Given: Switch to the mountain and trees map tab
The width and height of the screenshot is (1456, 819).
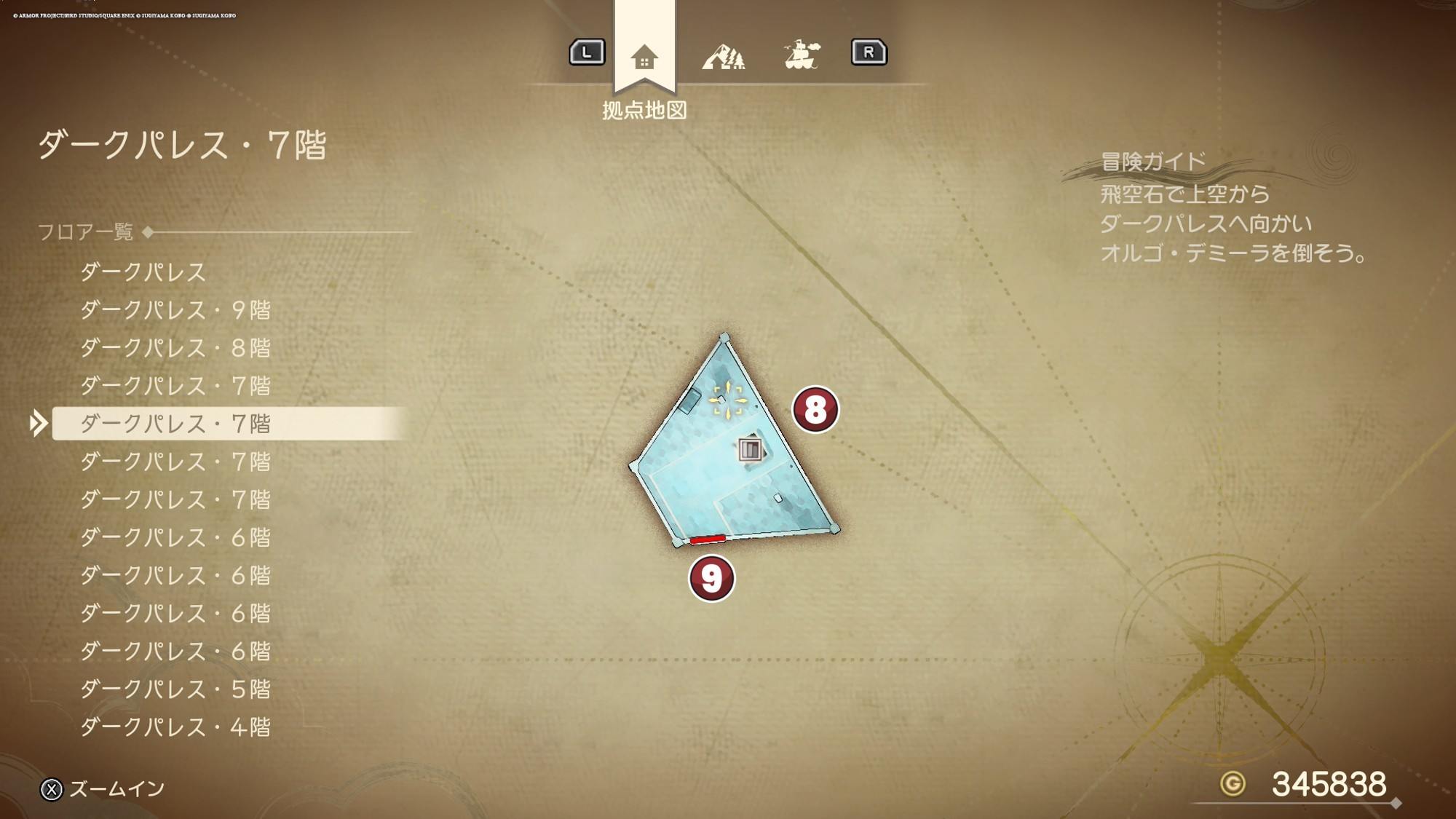Looking at the screenshot, I should 723,56.
